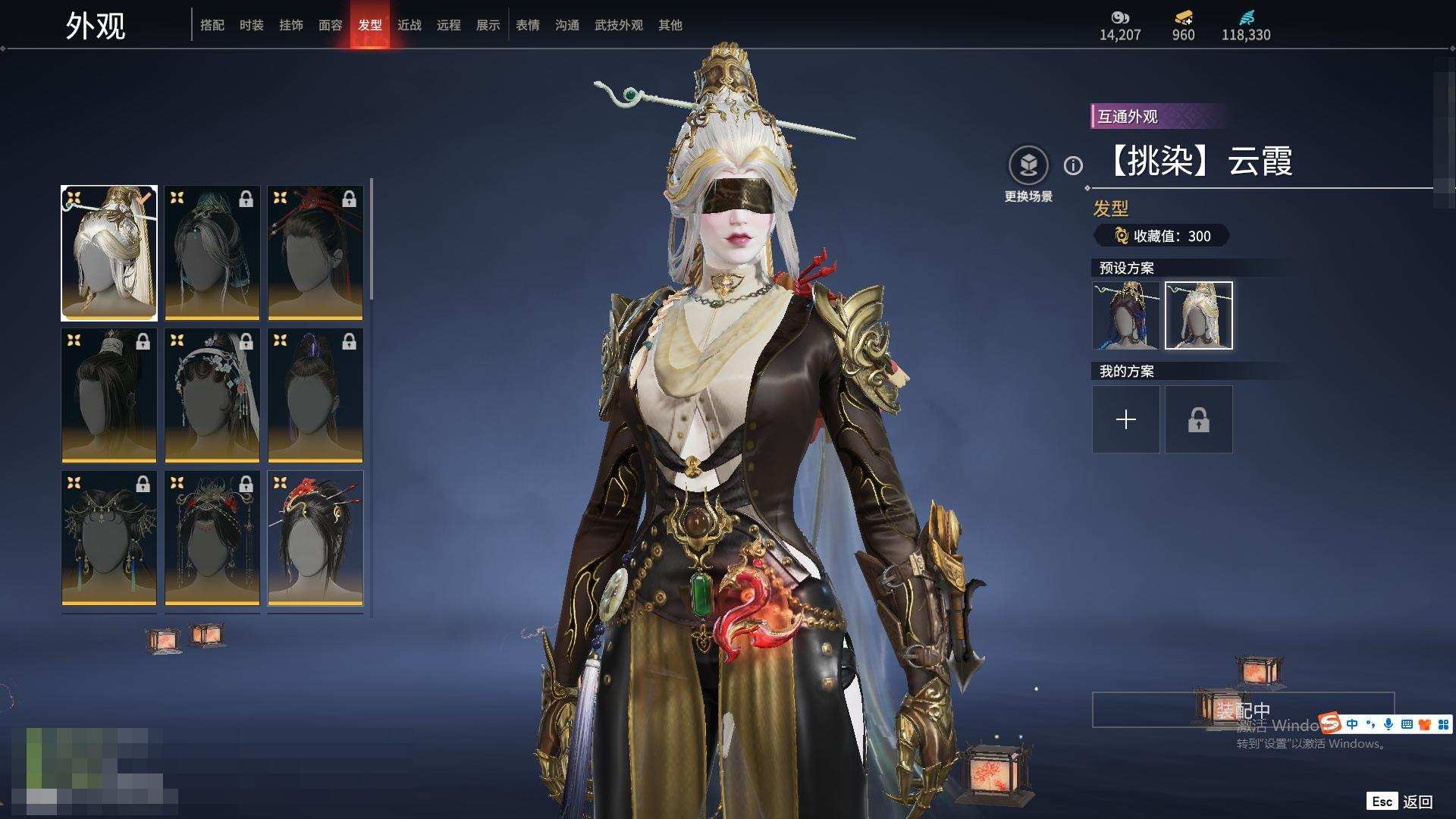The height and width of the screenshot is (819, 1456).
Task: Click the 装配中 equip button
Action: [x=1243, y=710]
